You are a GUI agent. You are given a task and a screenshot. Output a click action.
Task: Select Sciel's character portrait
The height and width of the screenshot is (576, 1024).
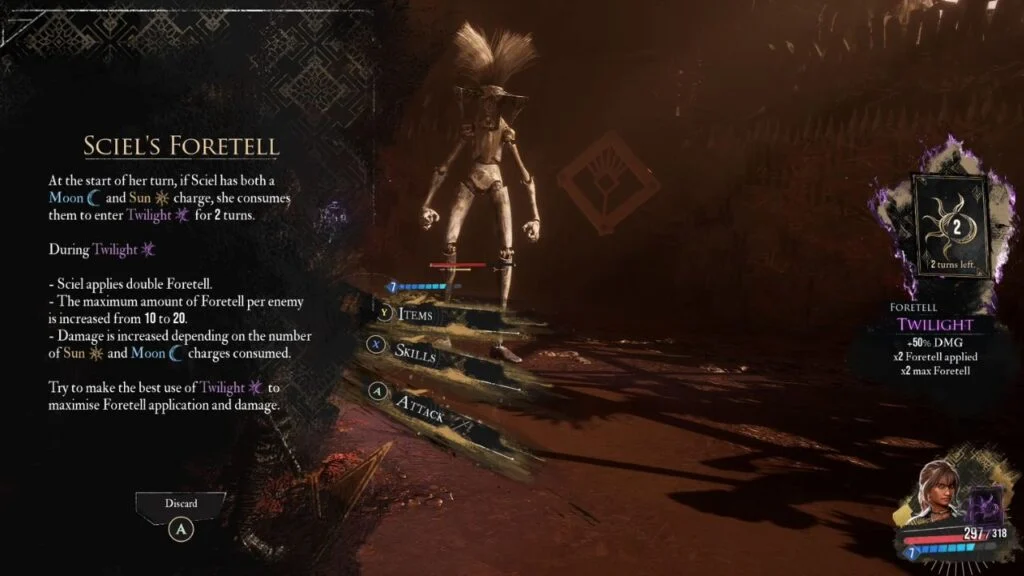point(941,488)
